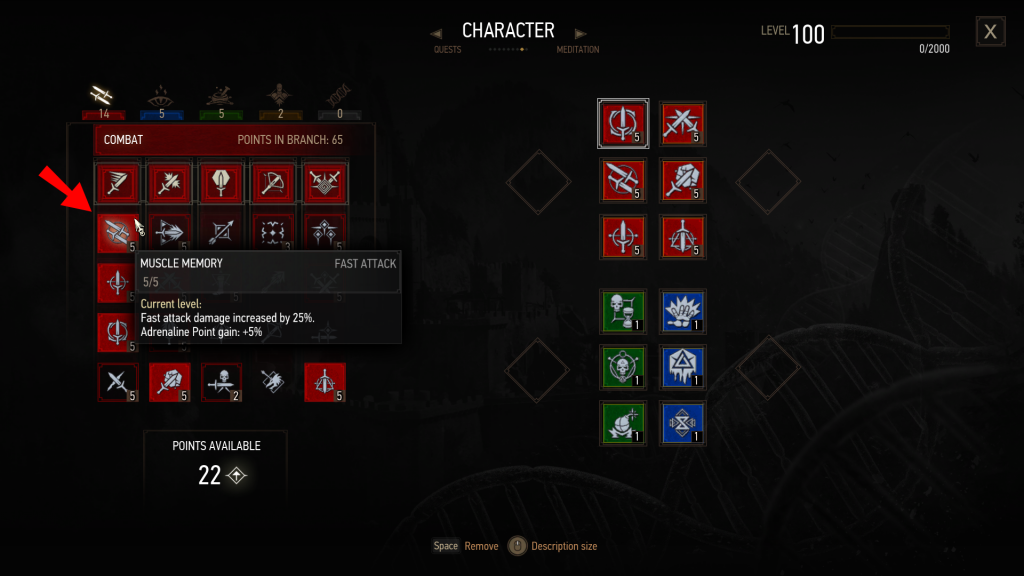Select the equipped fist and sword skill
The width and height of the screenshot is (1024, 576).
click(x=683, y=180)
